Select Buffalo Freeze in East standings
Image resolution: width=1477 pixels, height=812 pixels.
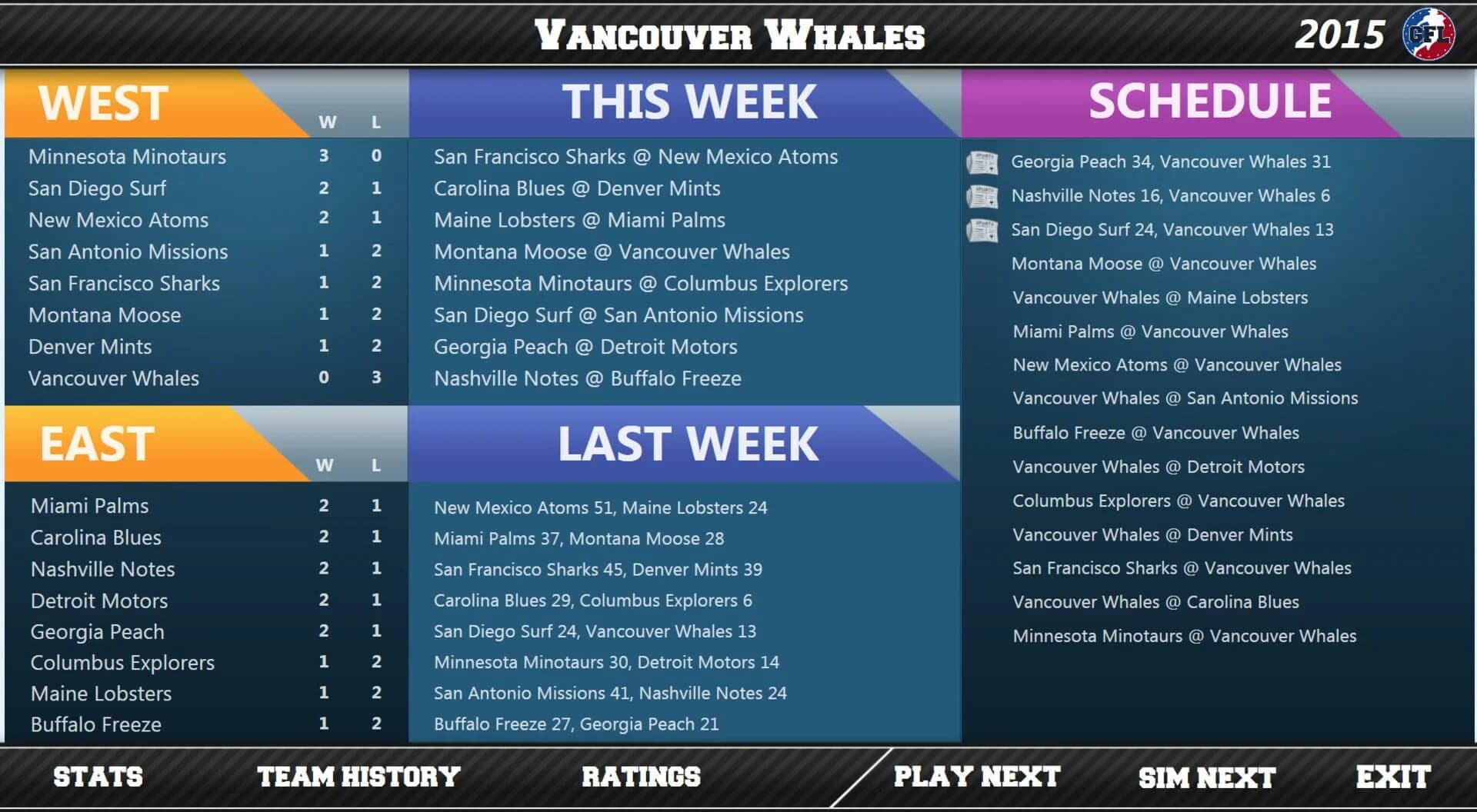[x=95, y=724]
